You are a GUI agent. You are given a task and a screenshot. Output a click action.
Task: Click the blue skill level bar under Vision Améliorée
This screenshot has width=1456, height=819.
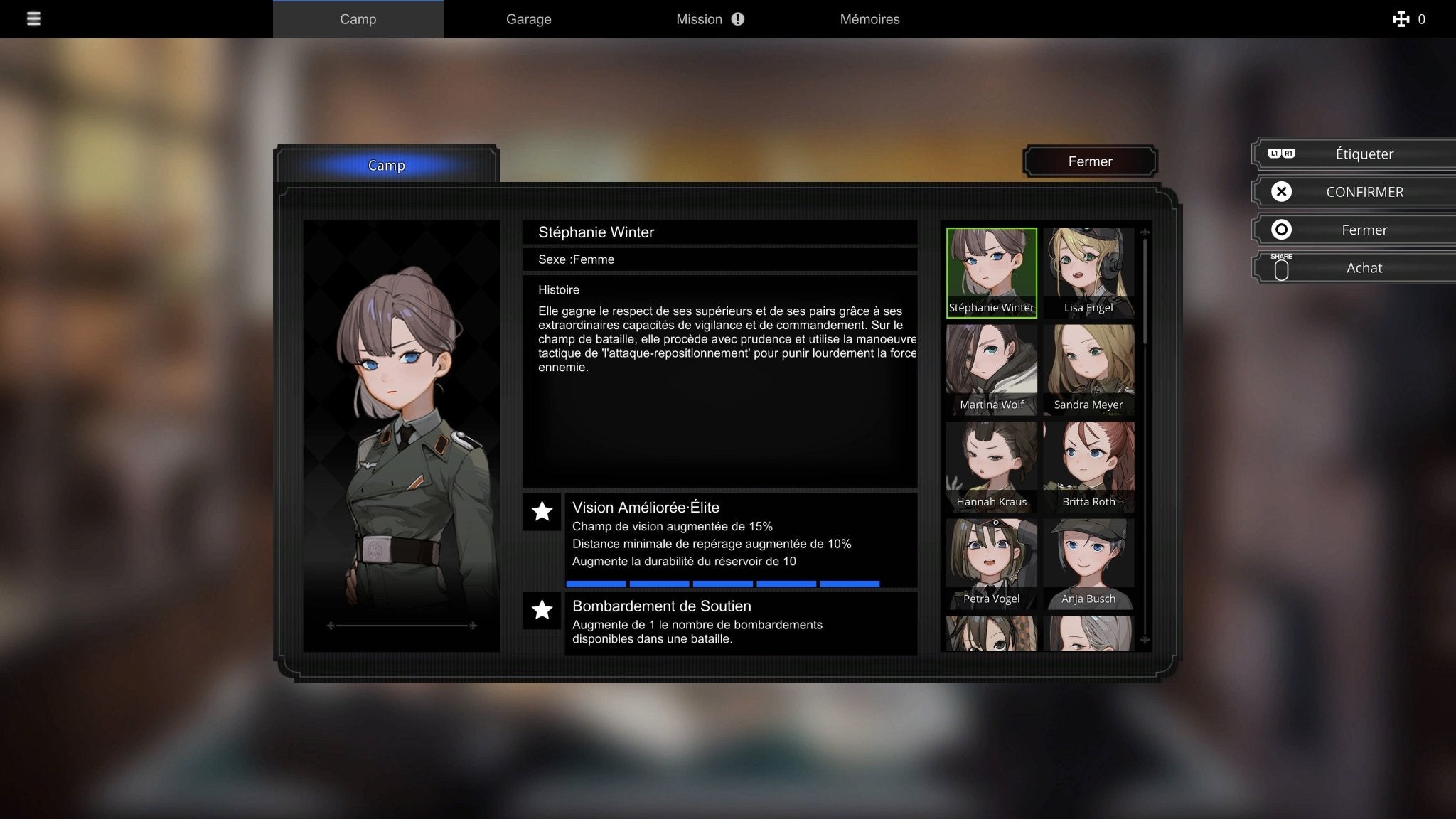click(722, 584)
